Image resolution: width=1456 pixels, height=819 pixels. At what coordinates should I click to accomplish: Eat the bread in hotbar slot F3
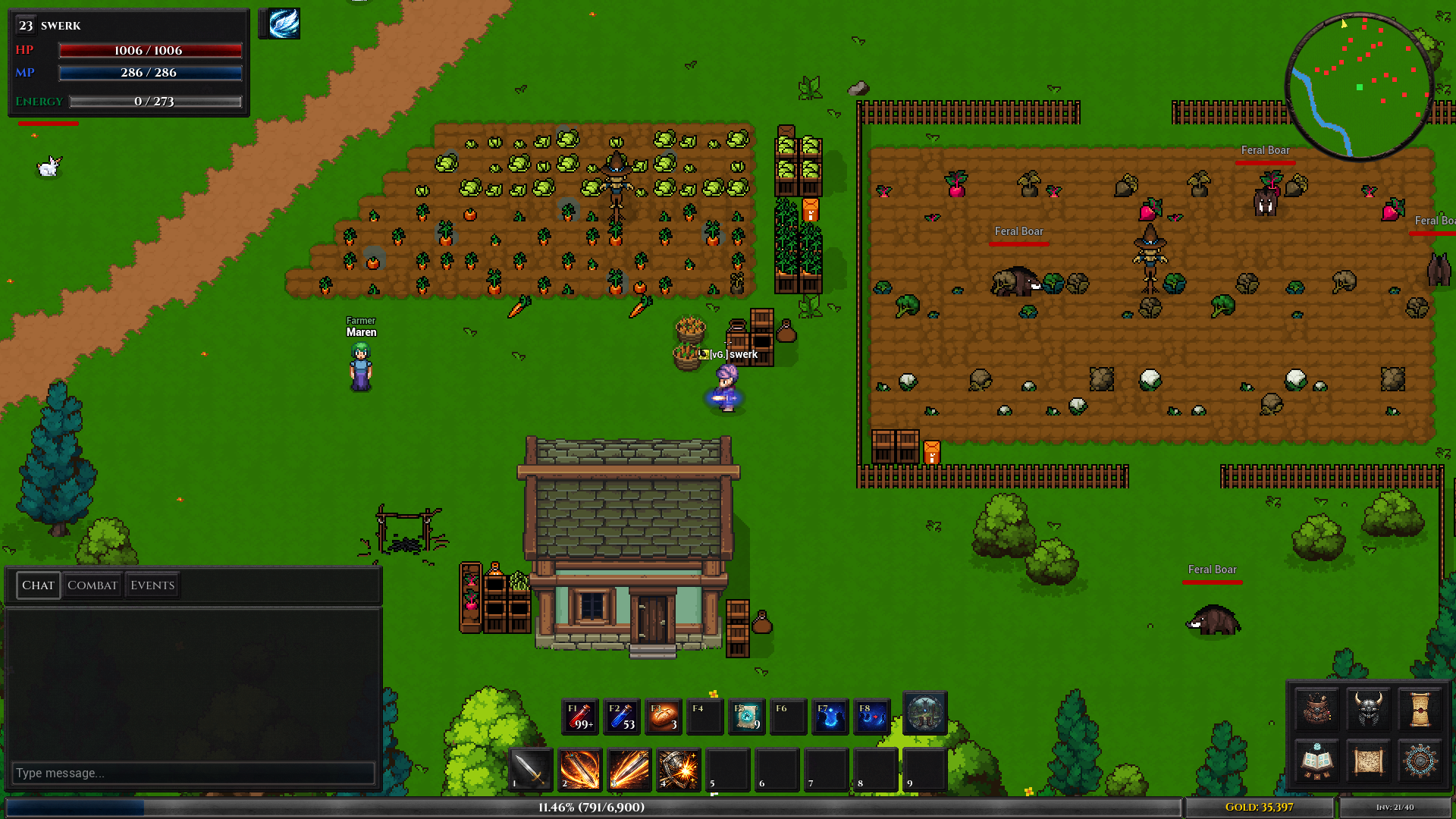click(x=664, y=716)
